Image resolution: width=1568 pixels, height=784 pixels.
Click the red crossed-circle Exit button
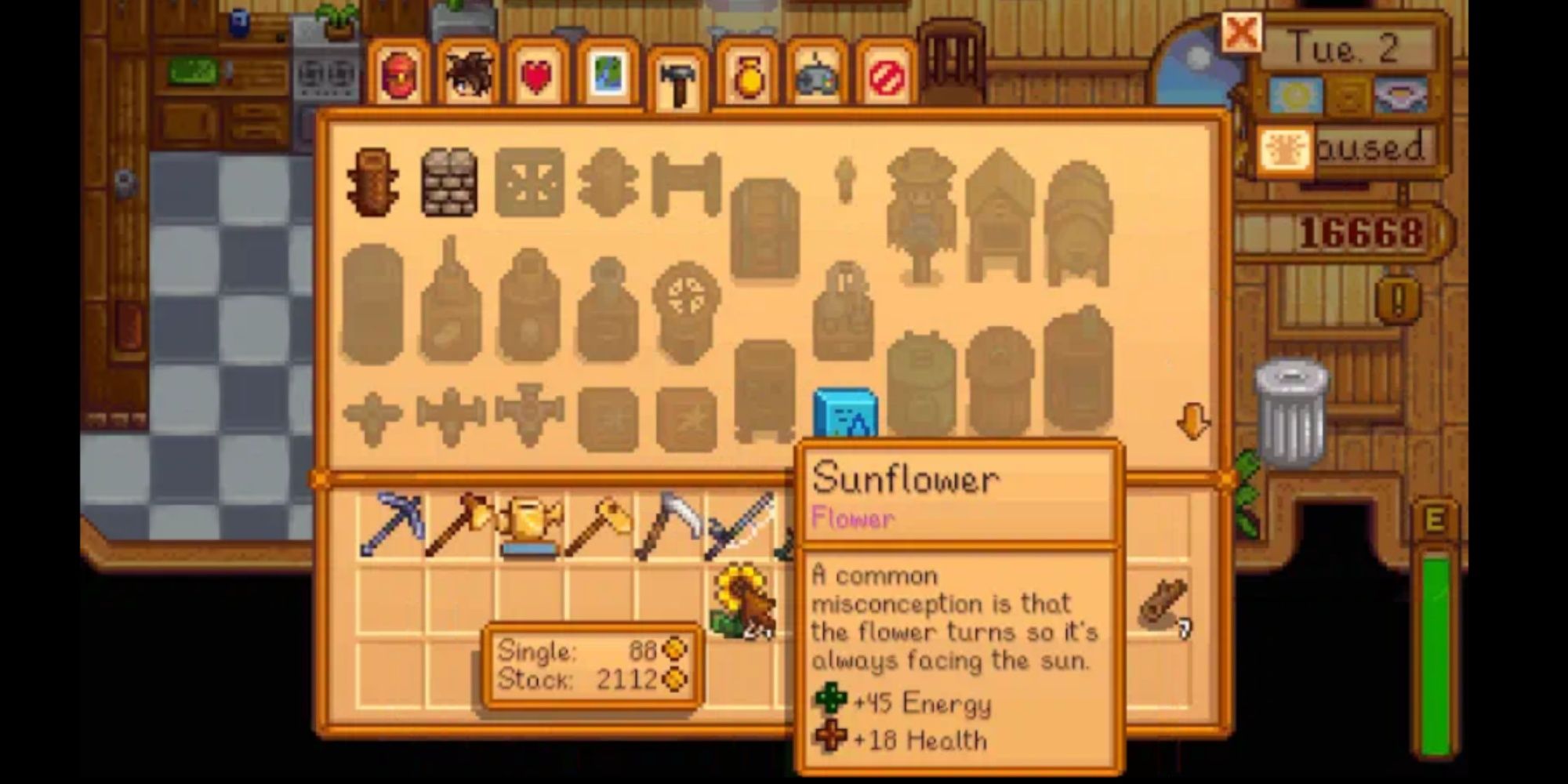pyautogui.click(x=887, y=74)
